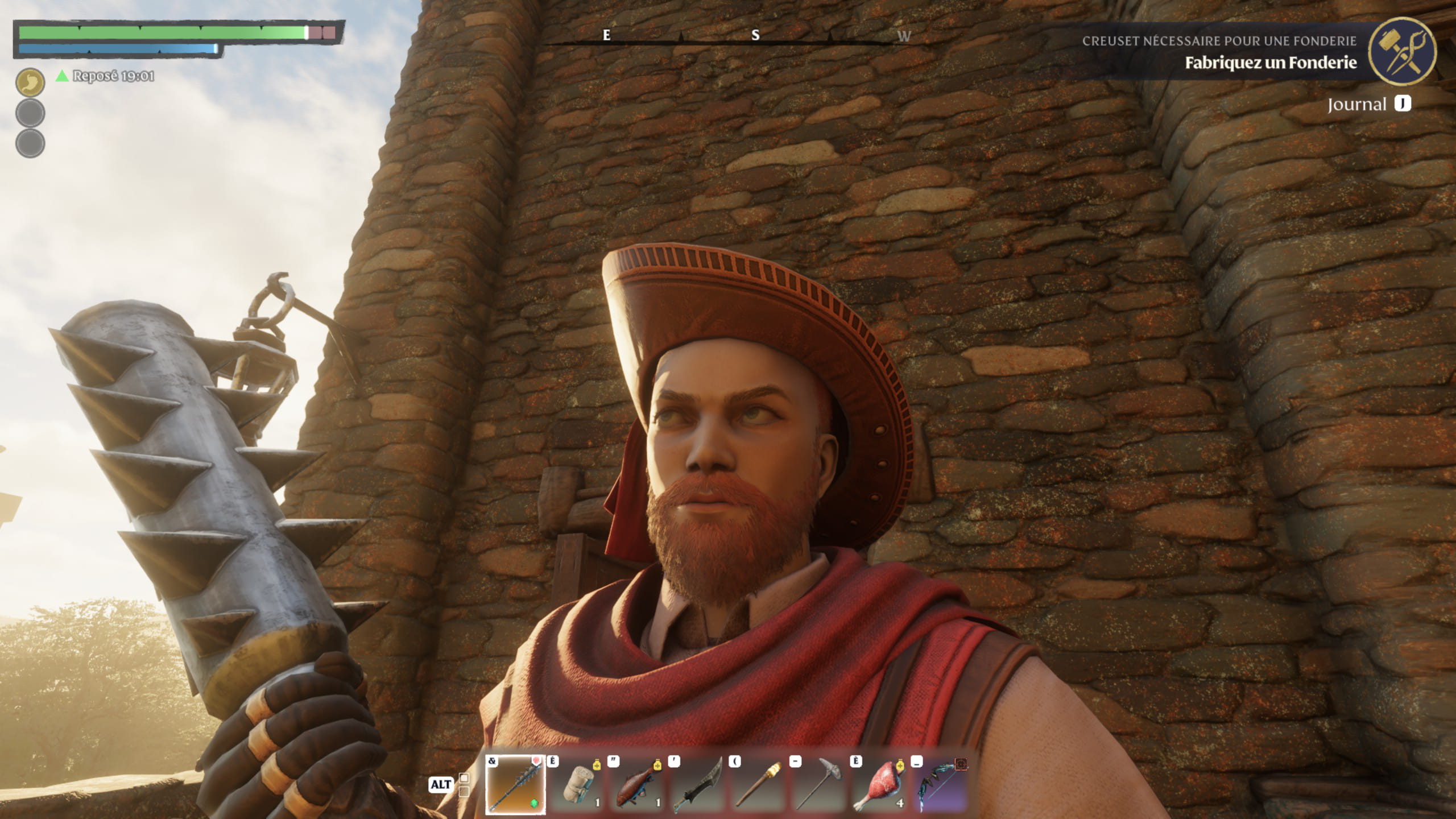Screen dimensions: 1456x819
Task: Inspect the yellow stomach food buff icon
Action: click(x=30, y=83)
